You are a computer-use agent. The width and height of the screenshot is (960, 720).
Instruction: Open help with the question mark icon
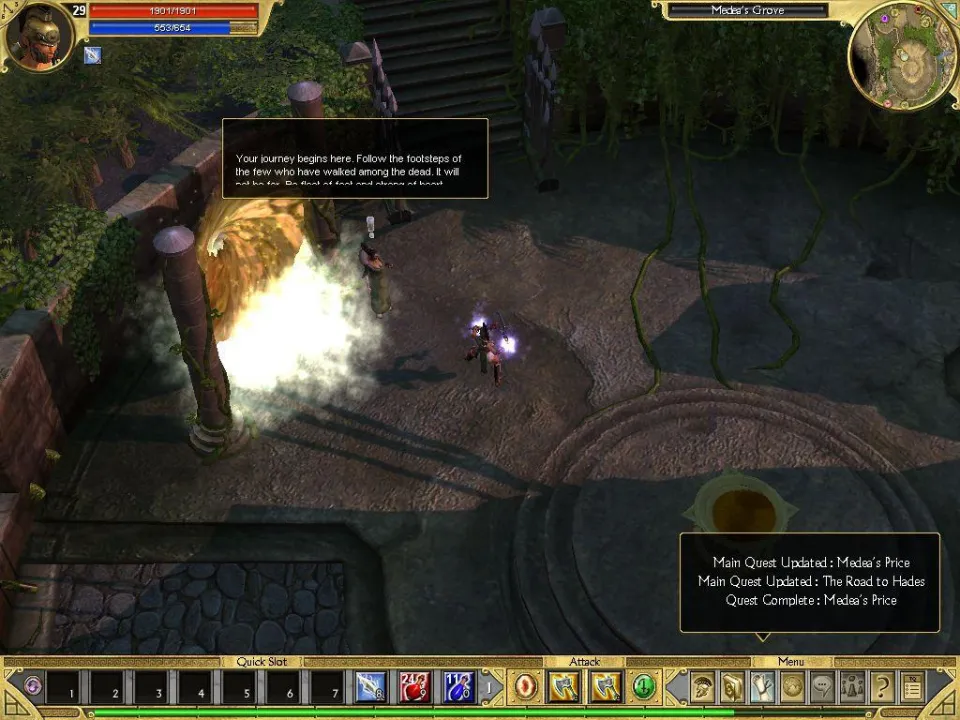pos(882,686)
